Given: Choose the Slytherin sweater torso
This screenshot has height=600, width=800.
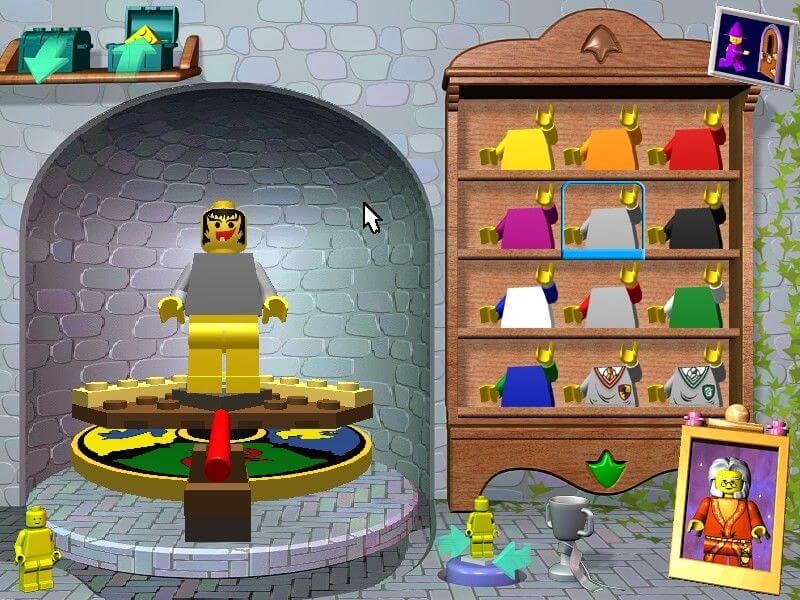Looking at the screenshot, I should click(689, 383).
